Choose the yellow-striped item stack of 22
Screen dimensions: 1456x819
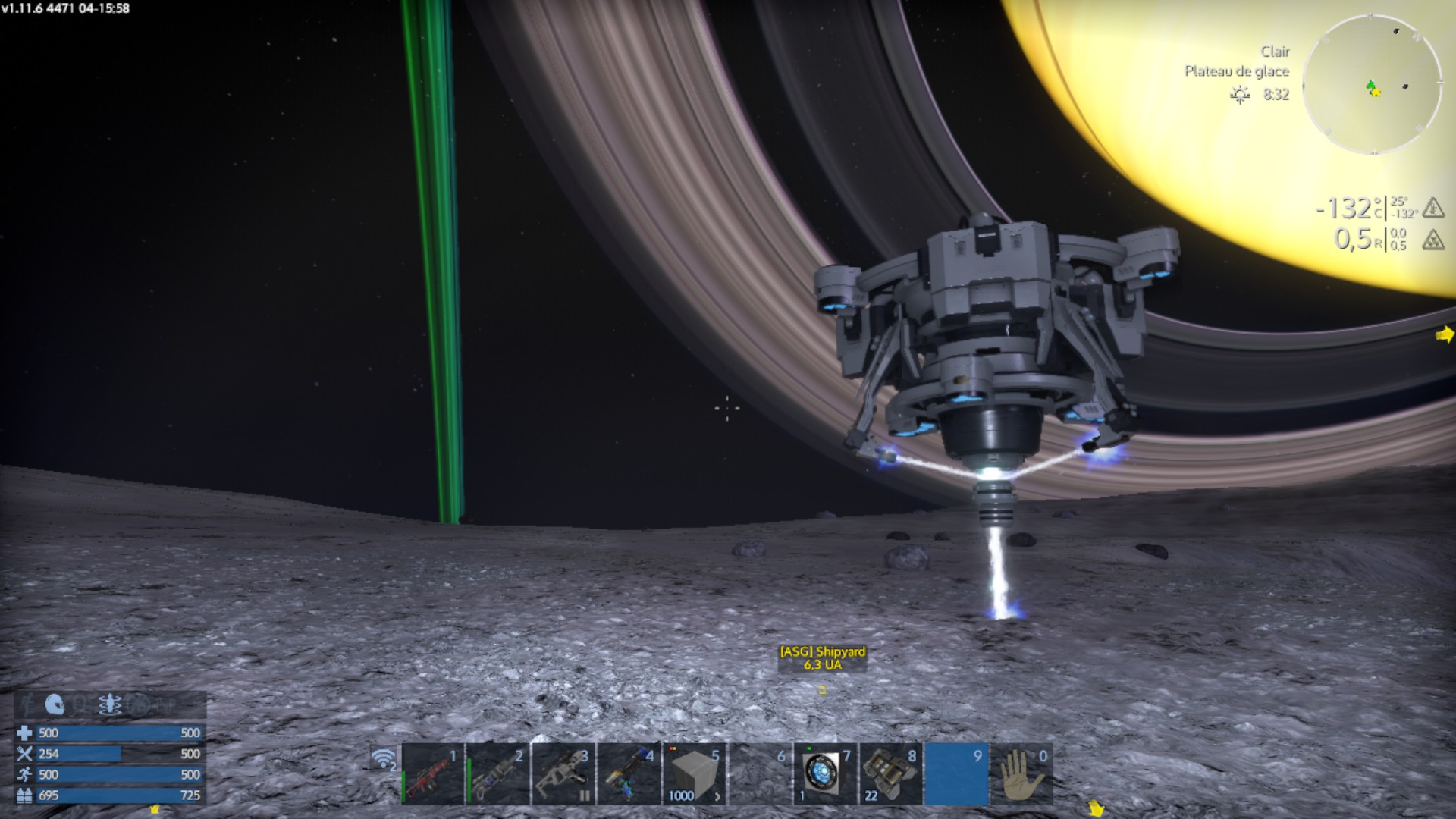pos(890,774)
